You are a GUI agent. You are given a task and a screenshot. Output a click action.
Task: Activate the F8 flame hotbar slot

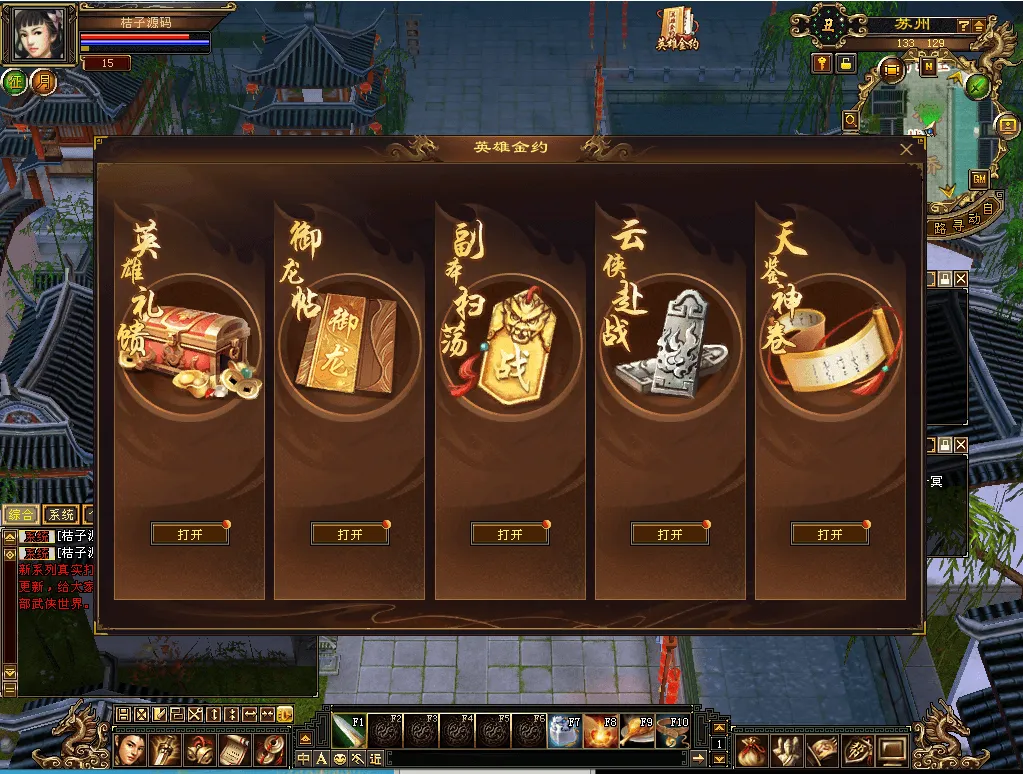coord(601,731)
